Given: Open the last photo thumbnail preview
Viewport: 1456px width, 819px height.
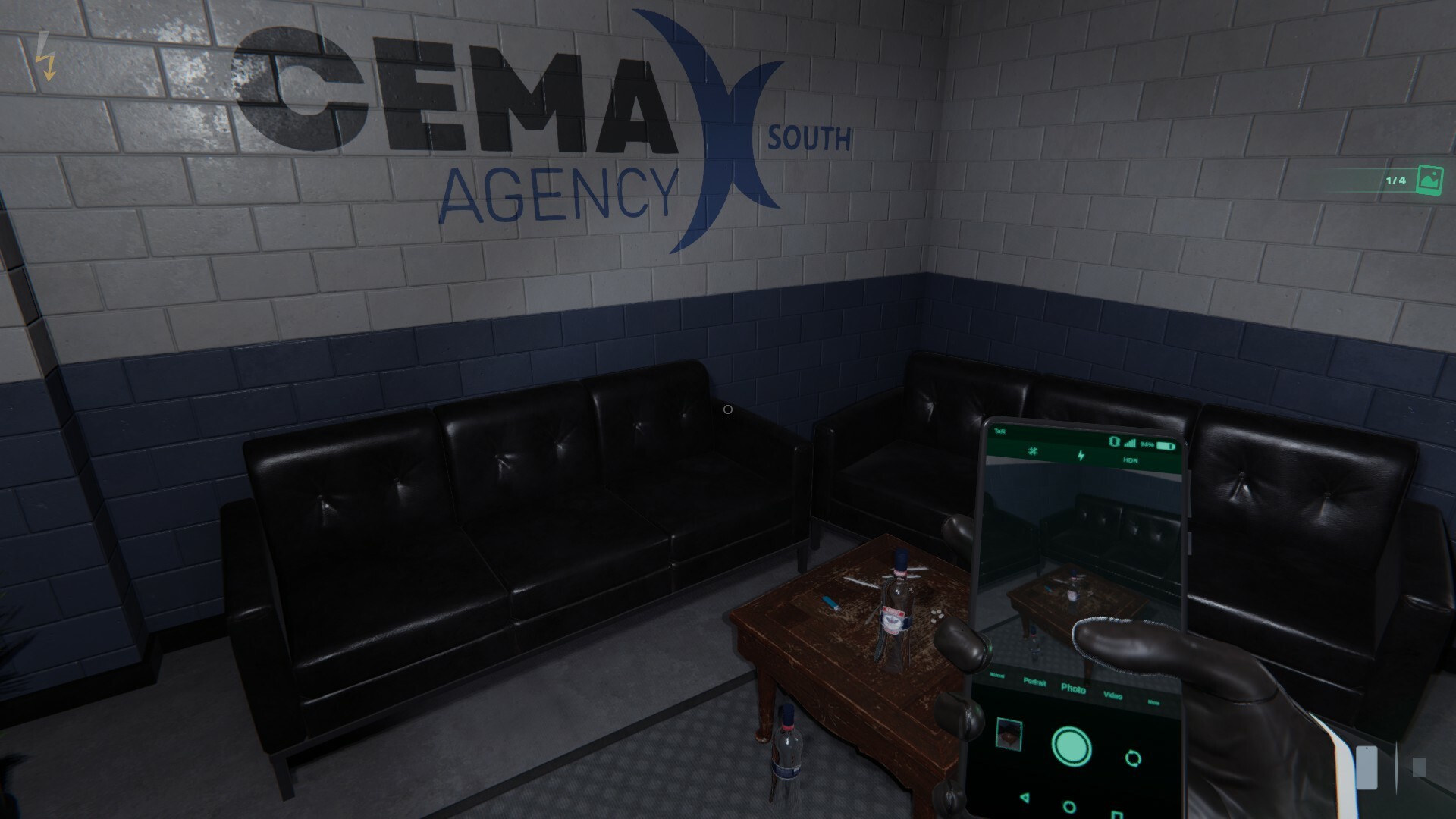Looking at the screenshot, I should coord(1009,734).
